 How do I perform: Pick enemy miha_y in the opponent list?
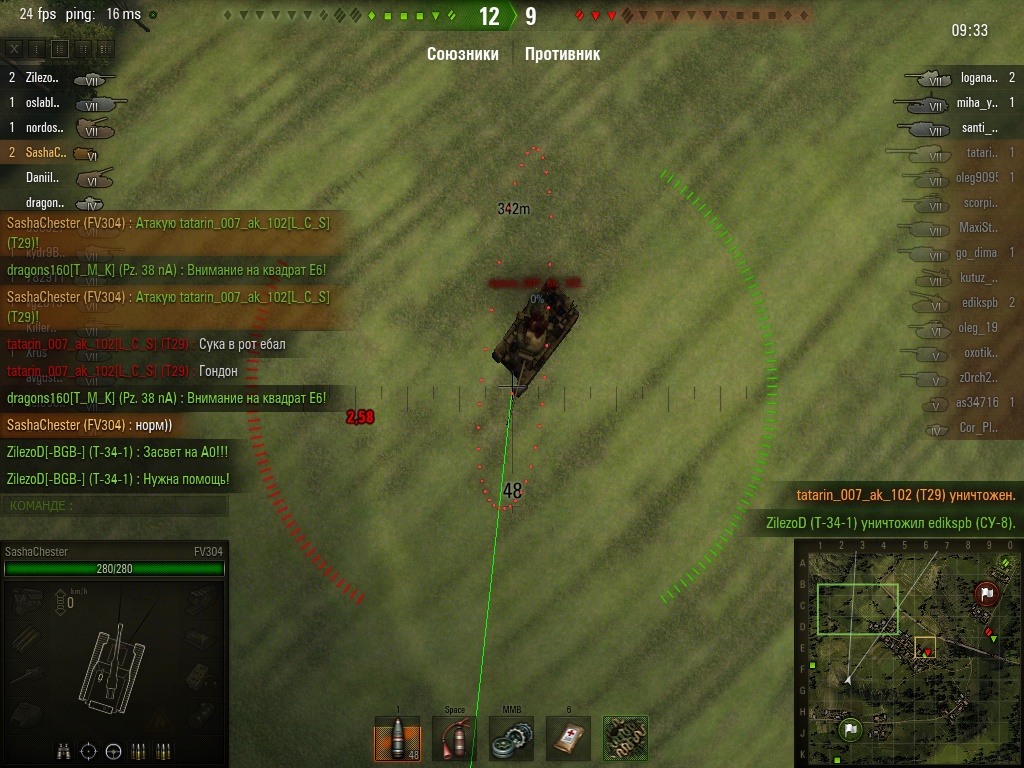976,102
